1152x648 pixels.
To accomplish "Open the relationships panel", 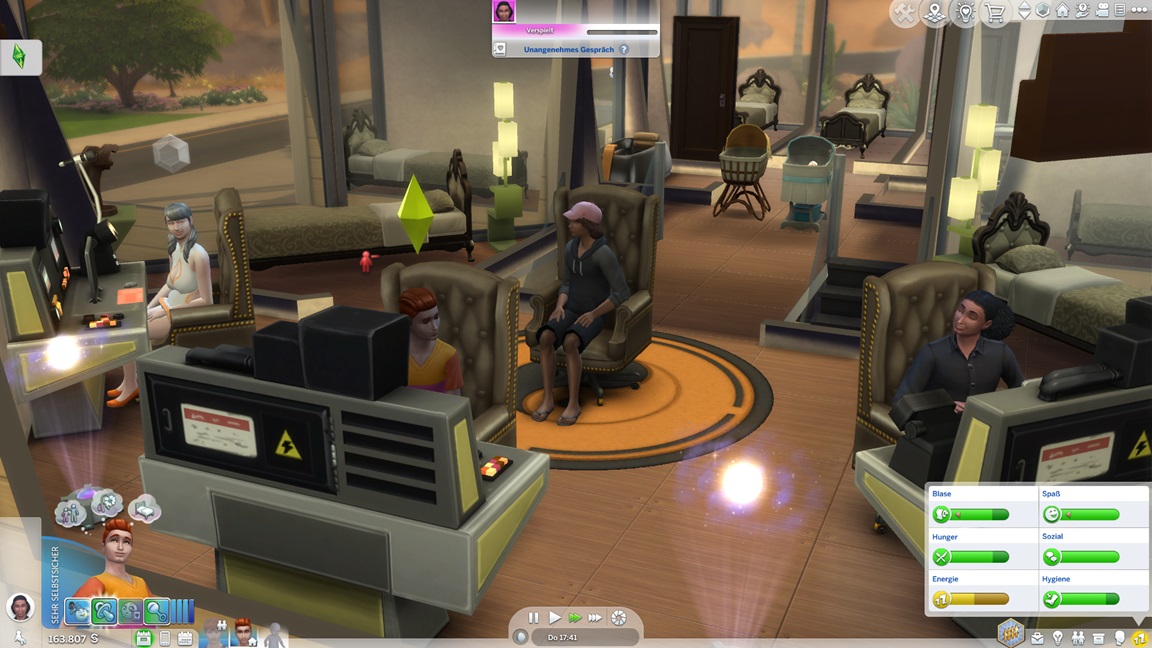I will pos(1078,637).
